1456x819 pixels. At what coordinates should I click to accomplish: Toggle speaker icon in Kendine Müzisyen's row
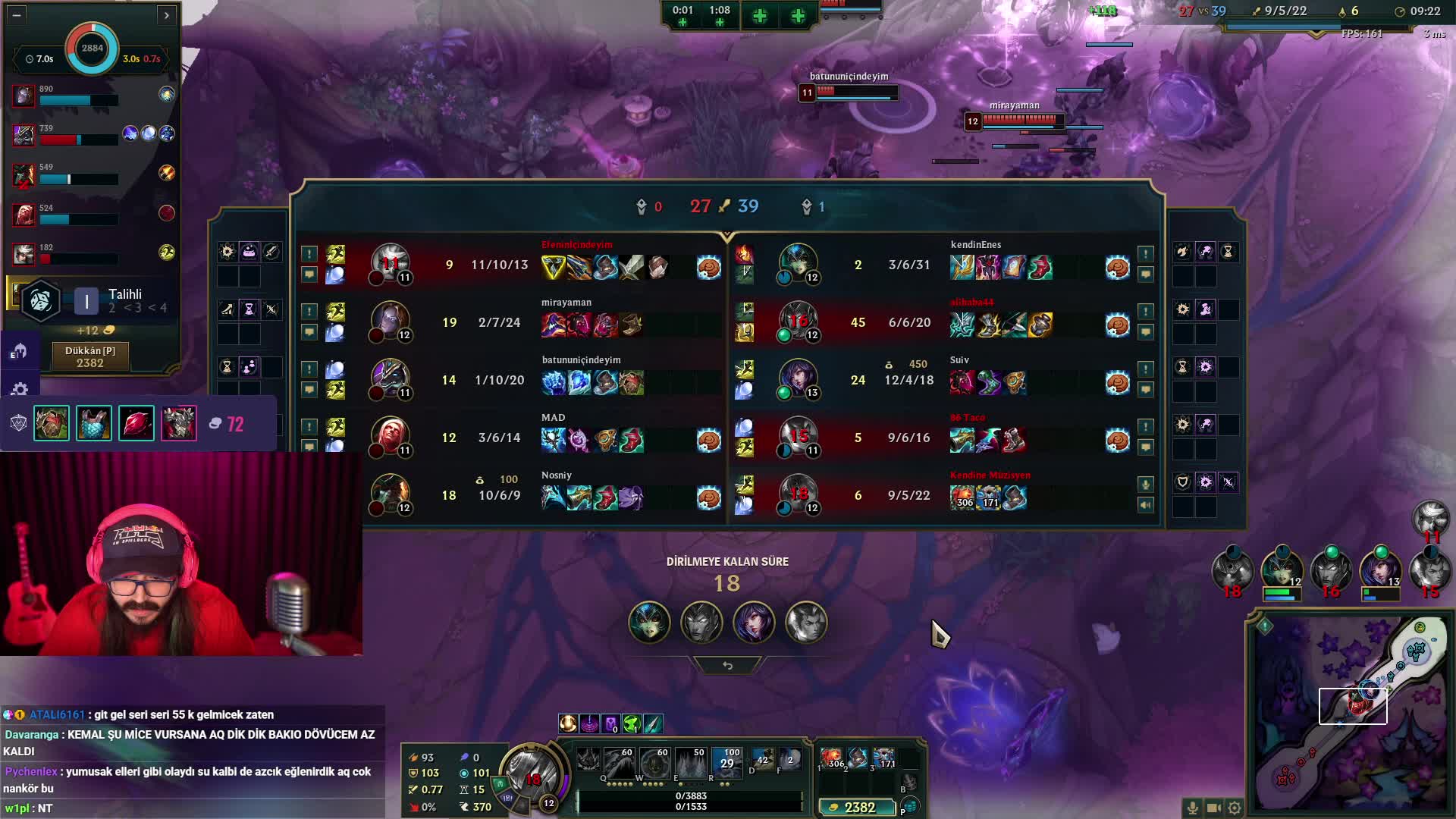pyautogui.click(x=1146, y=504)
